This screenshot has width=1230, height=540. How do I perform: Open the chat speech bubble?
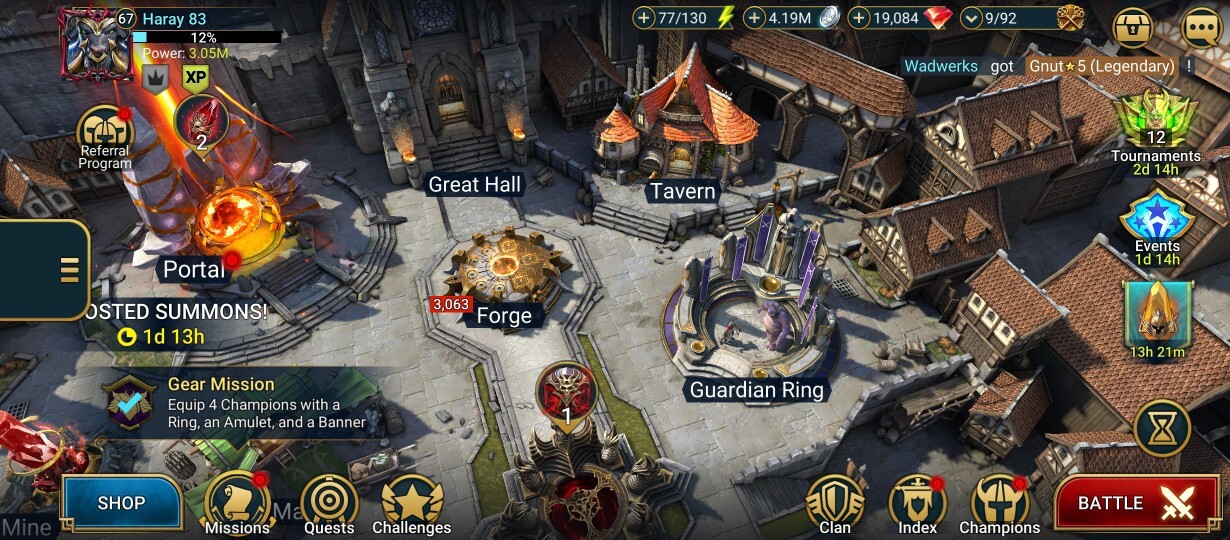pyautogui.click(x=1201, y=26)
